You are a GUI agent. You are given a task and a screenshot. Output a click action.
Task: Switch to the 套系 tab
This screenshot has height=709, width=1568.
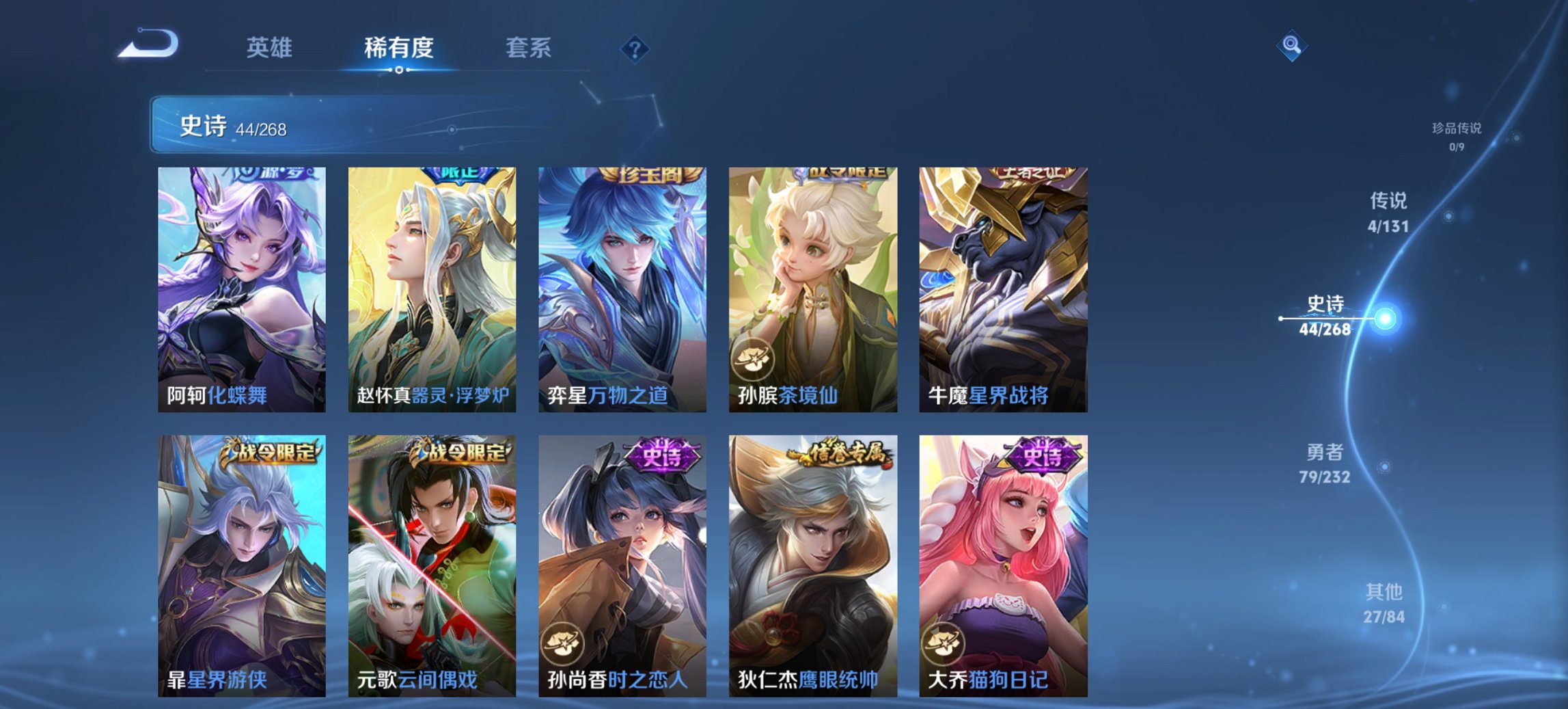(529, 49)
